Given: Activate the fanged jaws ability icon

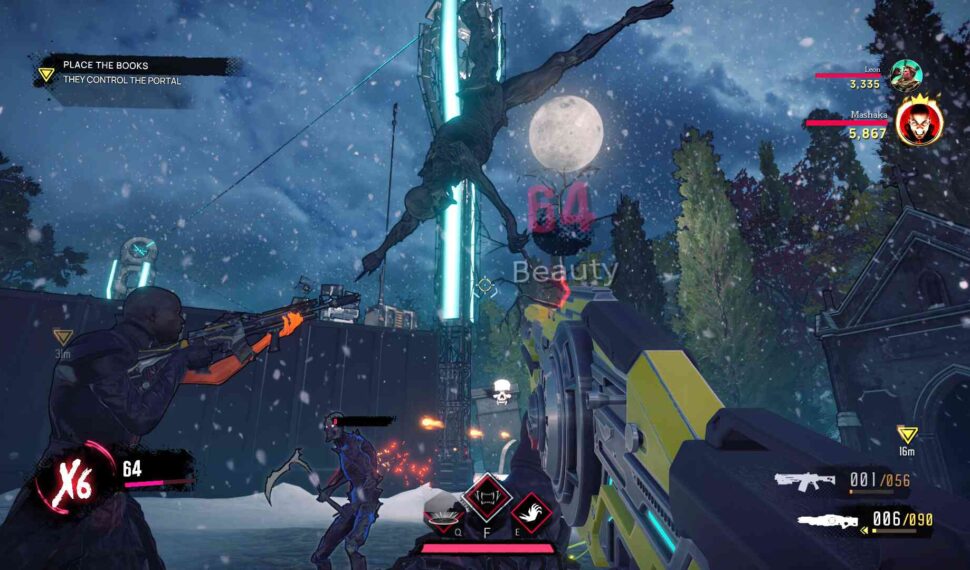Looking at the screenshot, I should click(x=488, y=496).
